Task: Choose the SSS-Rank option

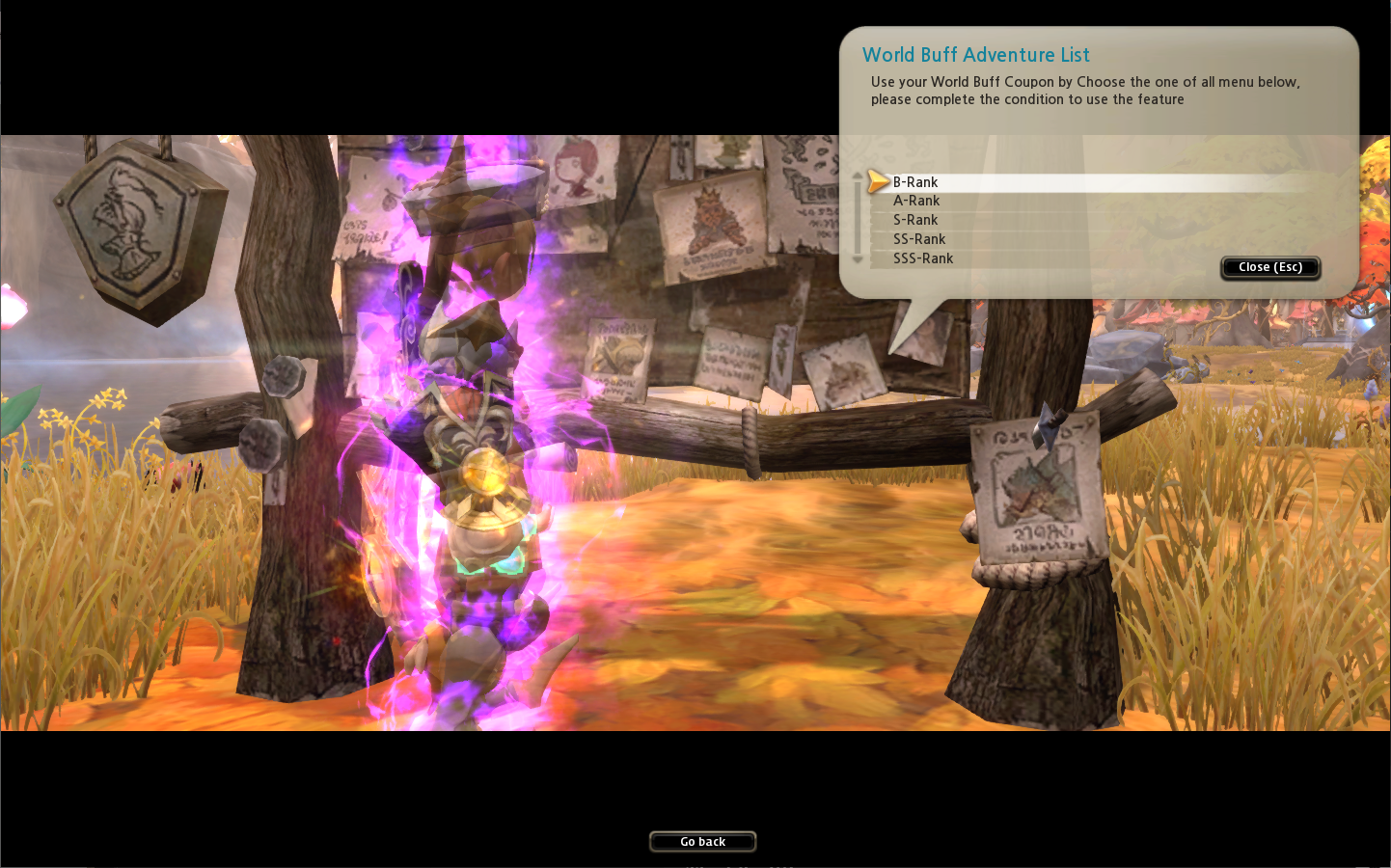Action: click(922, 258)
